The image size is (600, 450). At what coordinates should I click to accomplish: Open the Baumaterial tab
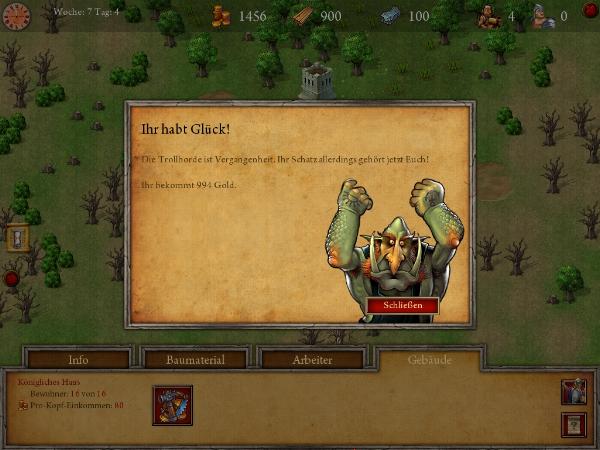[196, 360]
